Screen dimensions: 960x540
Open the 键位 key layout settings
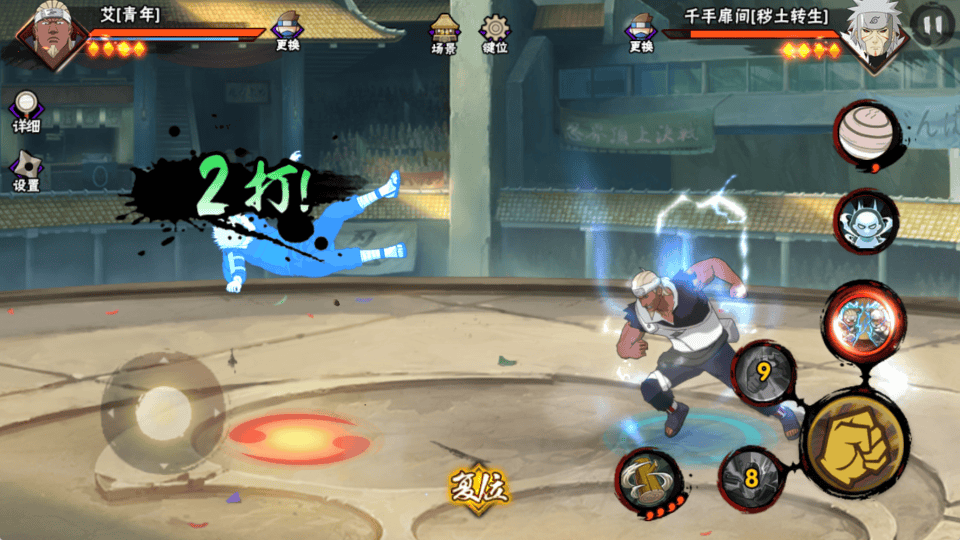coord(494,33)
